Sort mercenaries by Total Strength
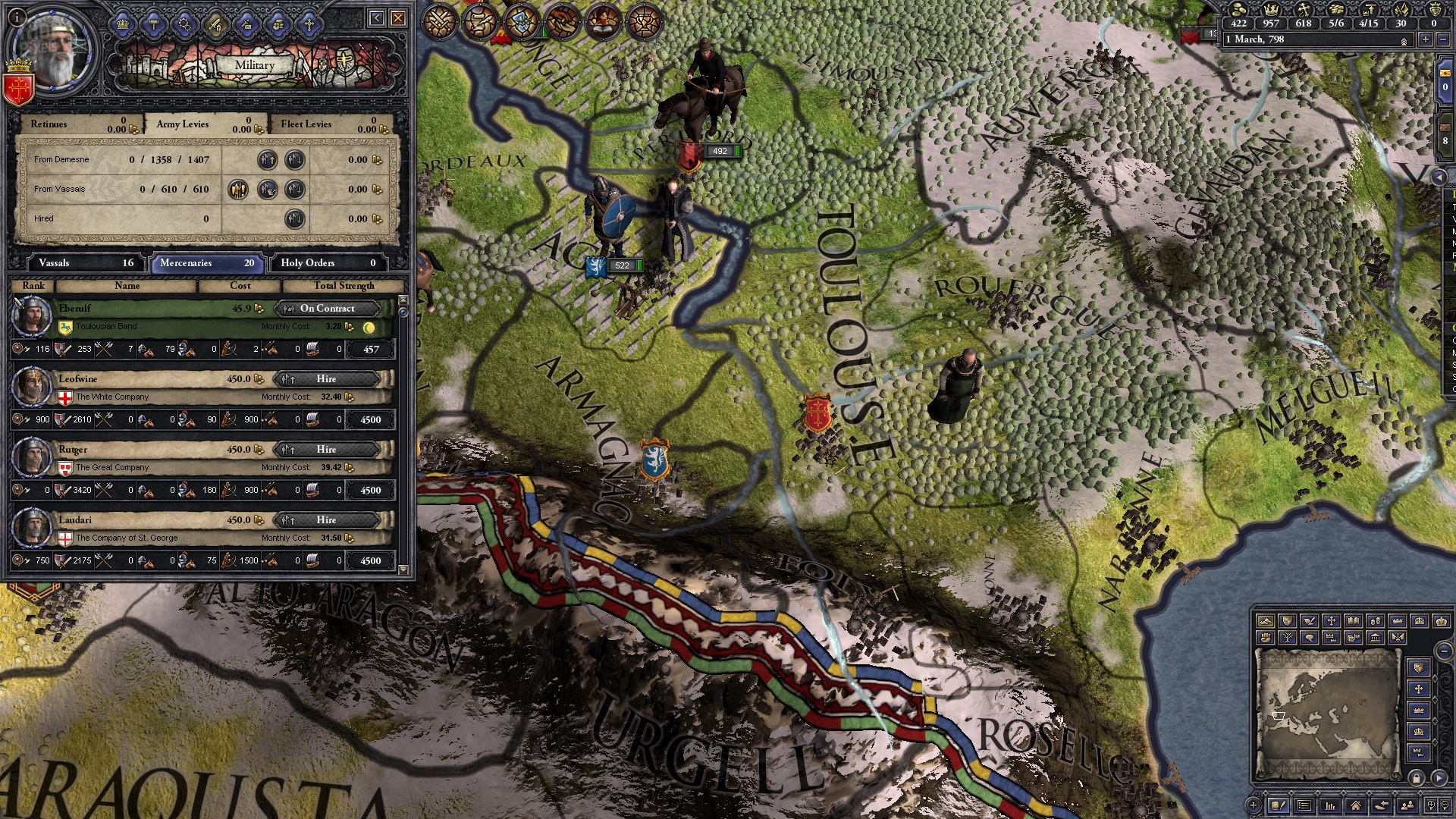Viewport: 1456px width, 819px height. (344, 285)
